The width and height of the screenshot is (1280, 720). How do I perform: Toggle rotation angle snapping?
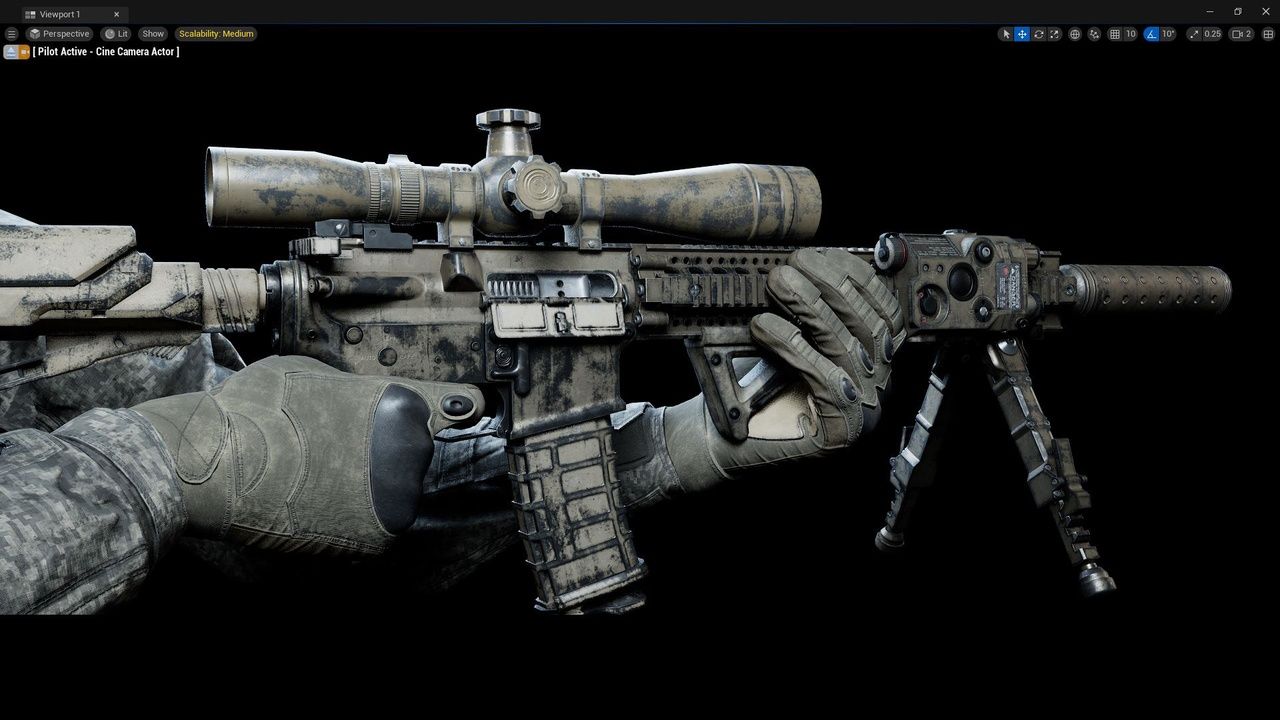(x=1151, y=34)
